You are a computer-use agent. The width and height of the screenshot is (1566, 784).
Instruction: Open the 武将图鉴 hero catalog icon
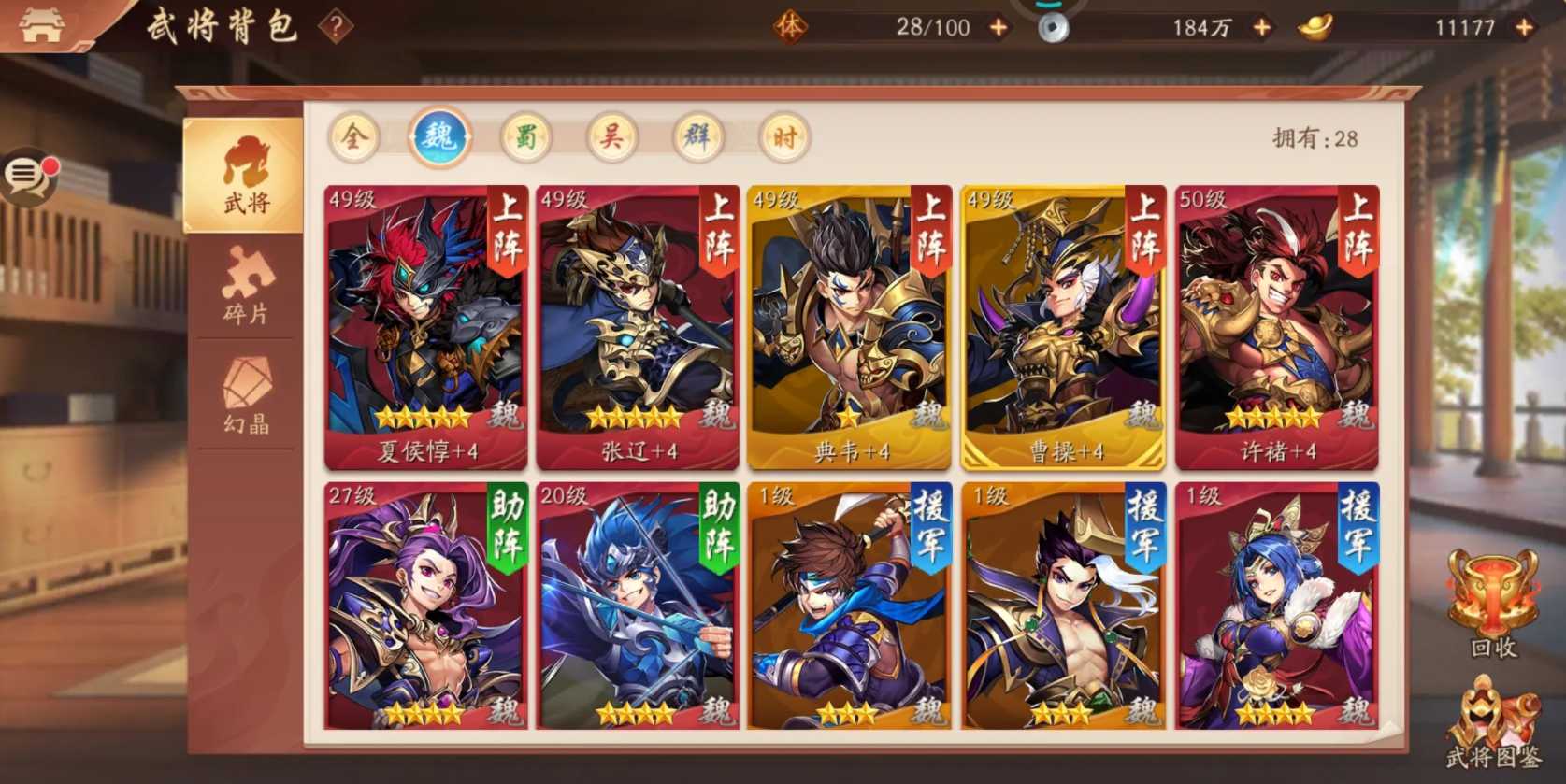point(1493,724)
